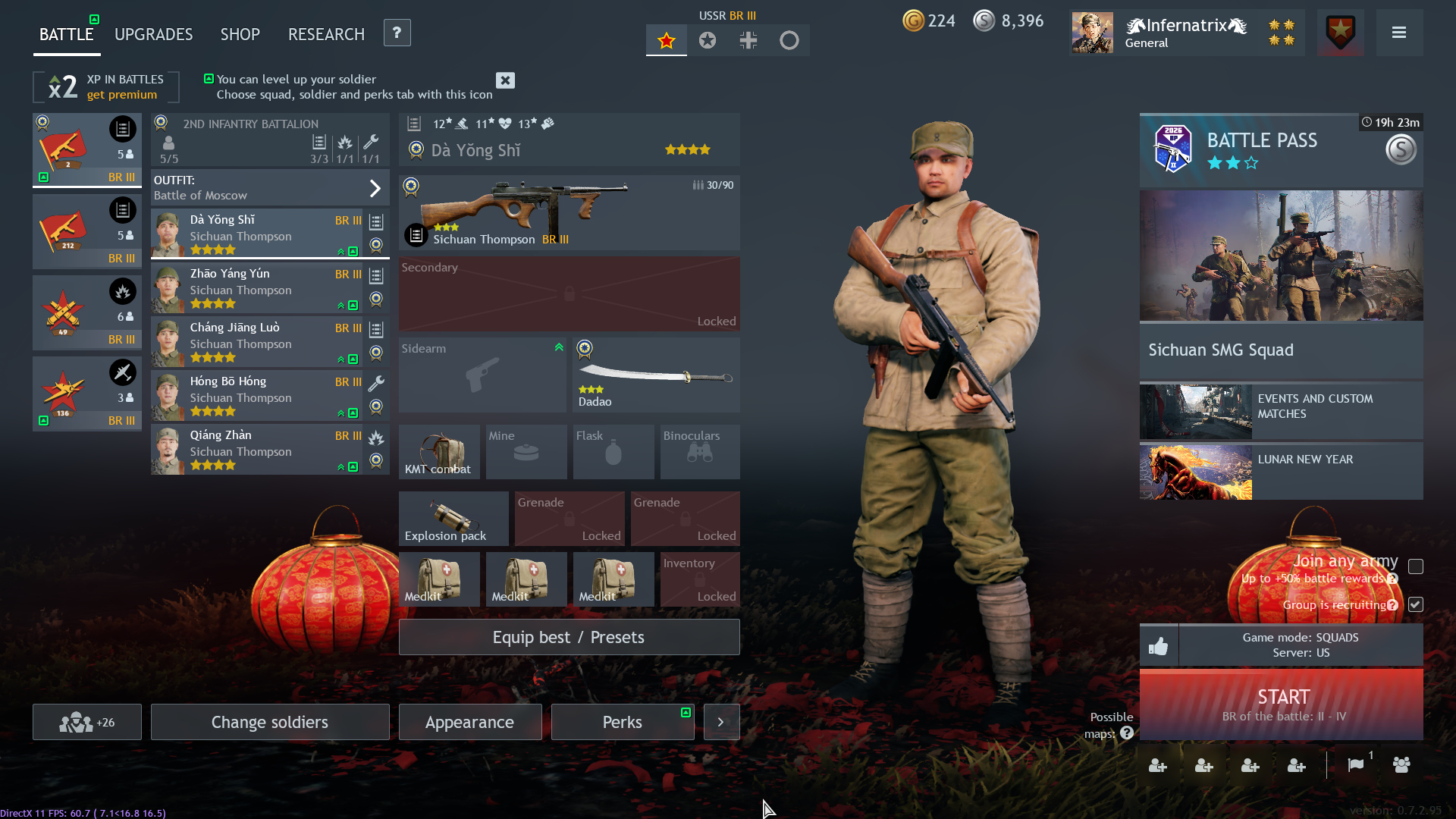Select the Sichuan Thompson primary weapon slot
The width and height of the screenshot is (1456, 819).
(x=569, y=213)
